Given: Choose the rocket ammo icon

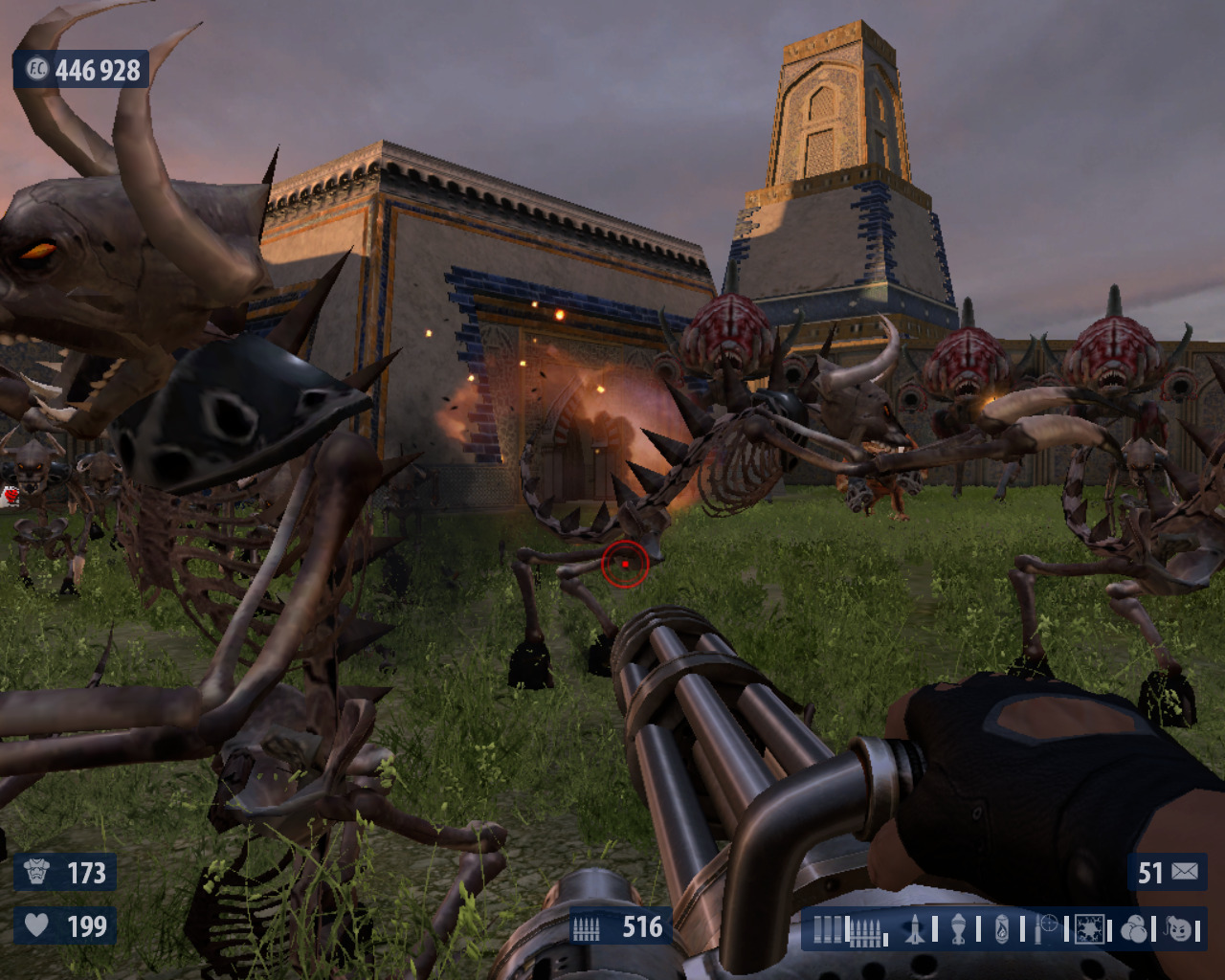Looking at the screenshot, I should coord(916,929).
